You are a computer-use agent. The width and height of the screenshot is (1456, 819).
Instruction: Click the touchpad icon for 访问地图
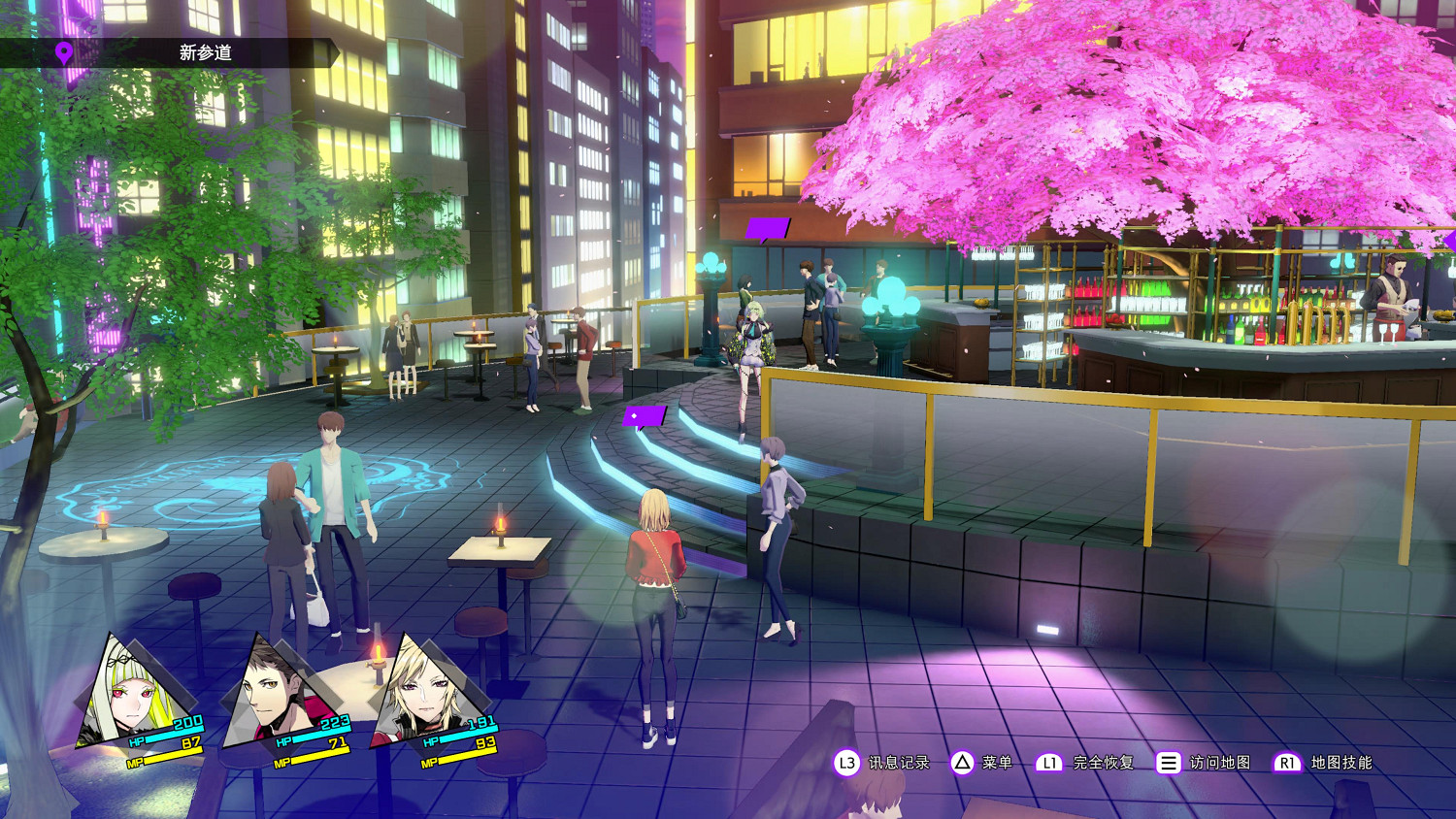pos(1169,763)
